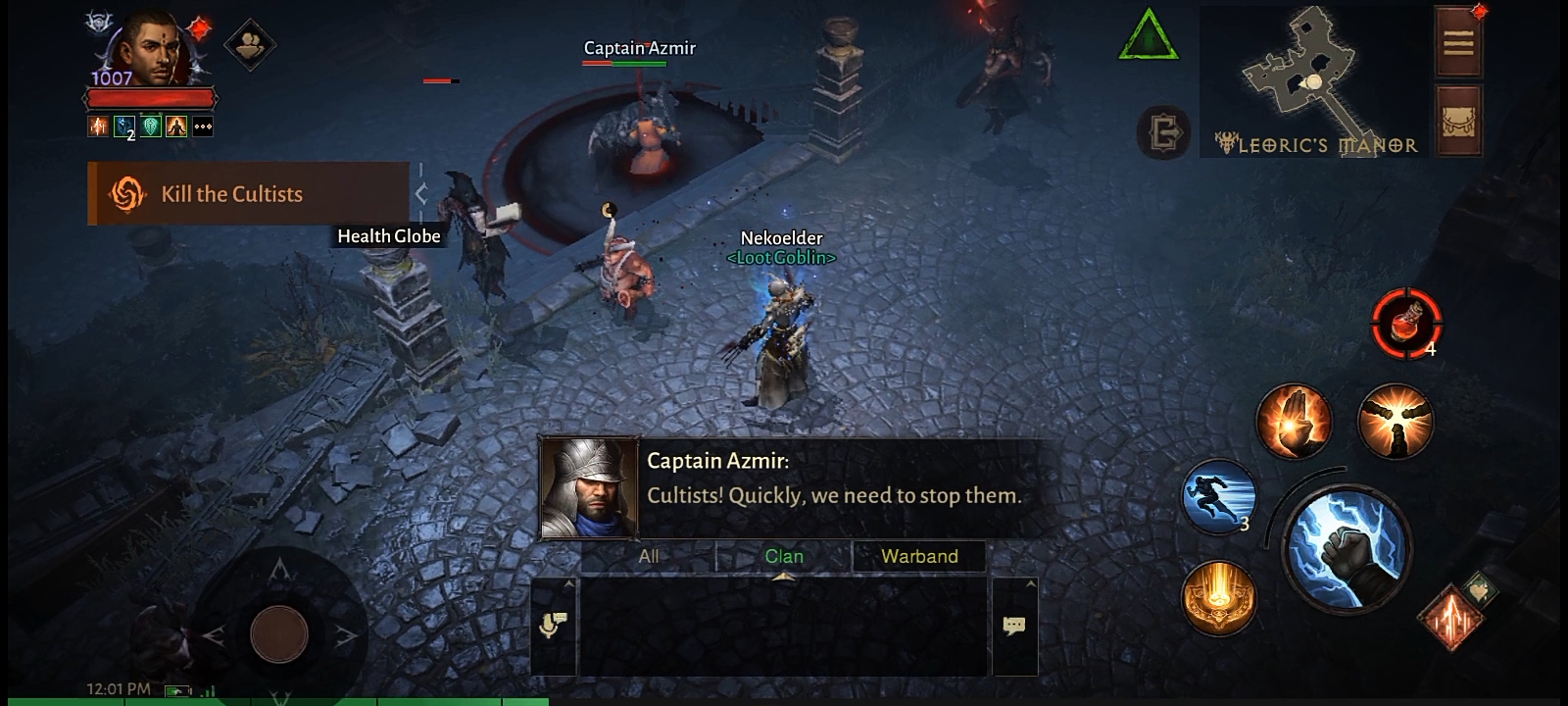Switch to the Warband chat tab
The height and width of the screenshot is (706, 1568).
[919, 556]
